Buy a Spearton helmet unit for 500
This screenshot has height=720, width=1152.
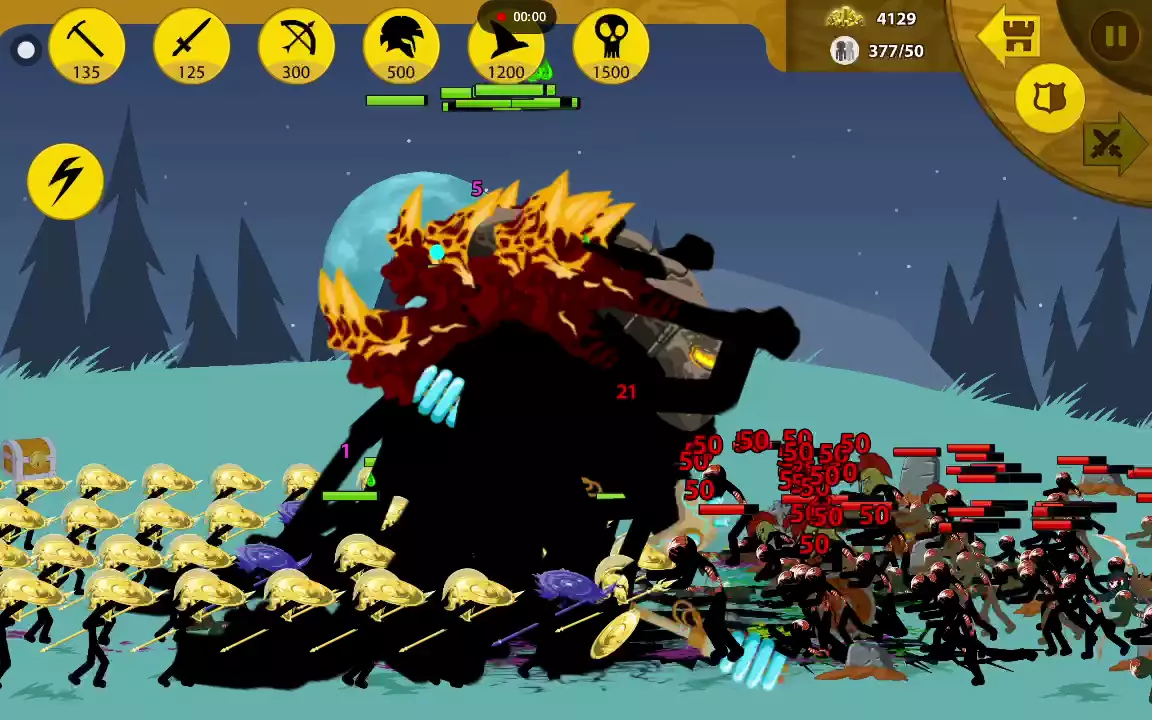pos(401,47)
